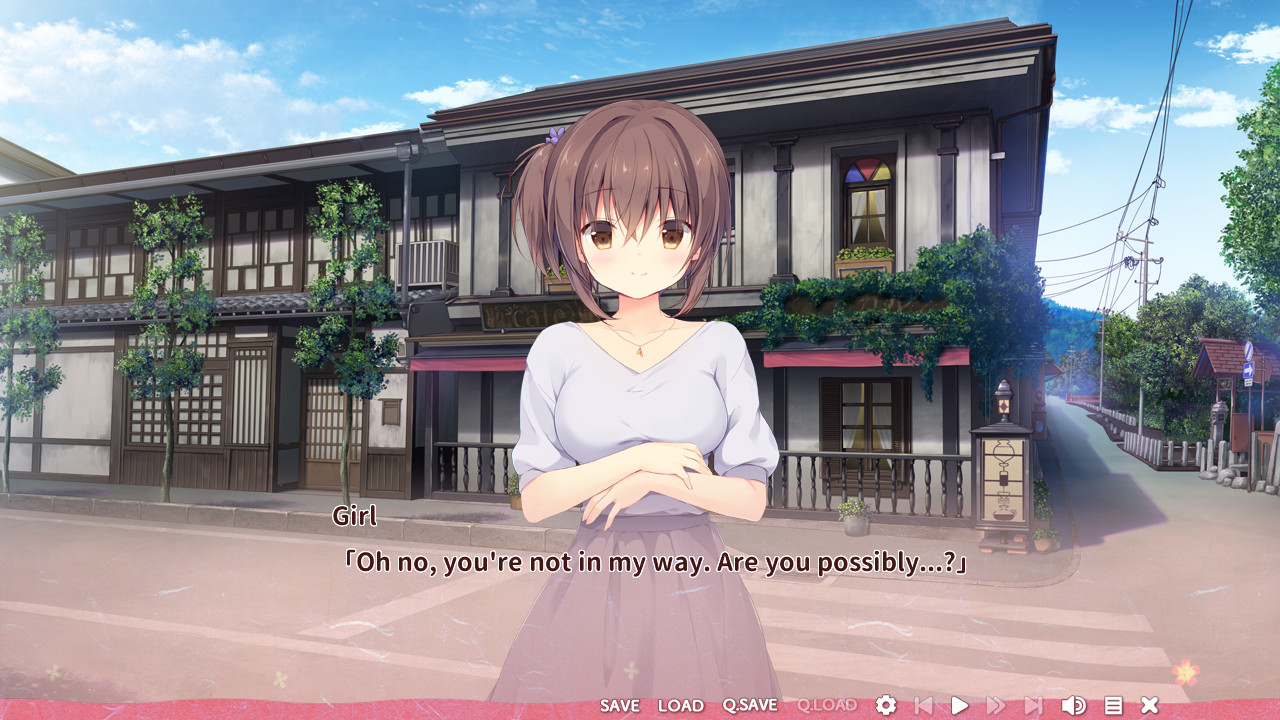Perform a quick save with Q.SAVE
The height and width of the screenshot is (720, 1280).
(x=753, y=706)
